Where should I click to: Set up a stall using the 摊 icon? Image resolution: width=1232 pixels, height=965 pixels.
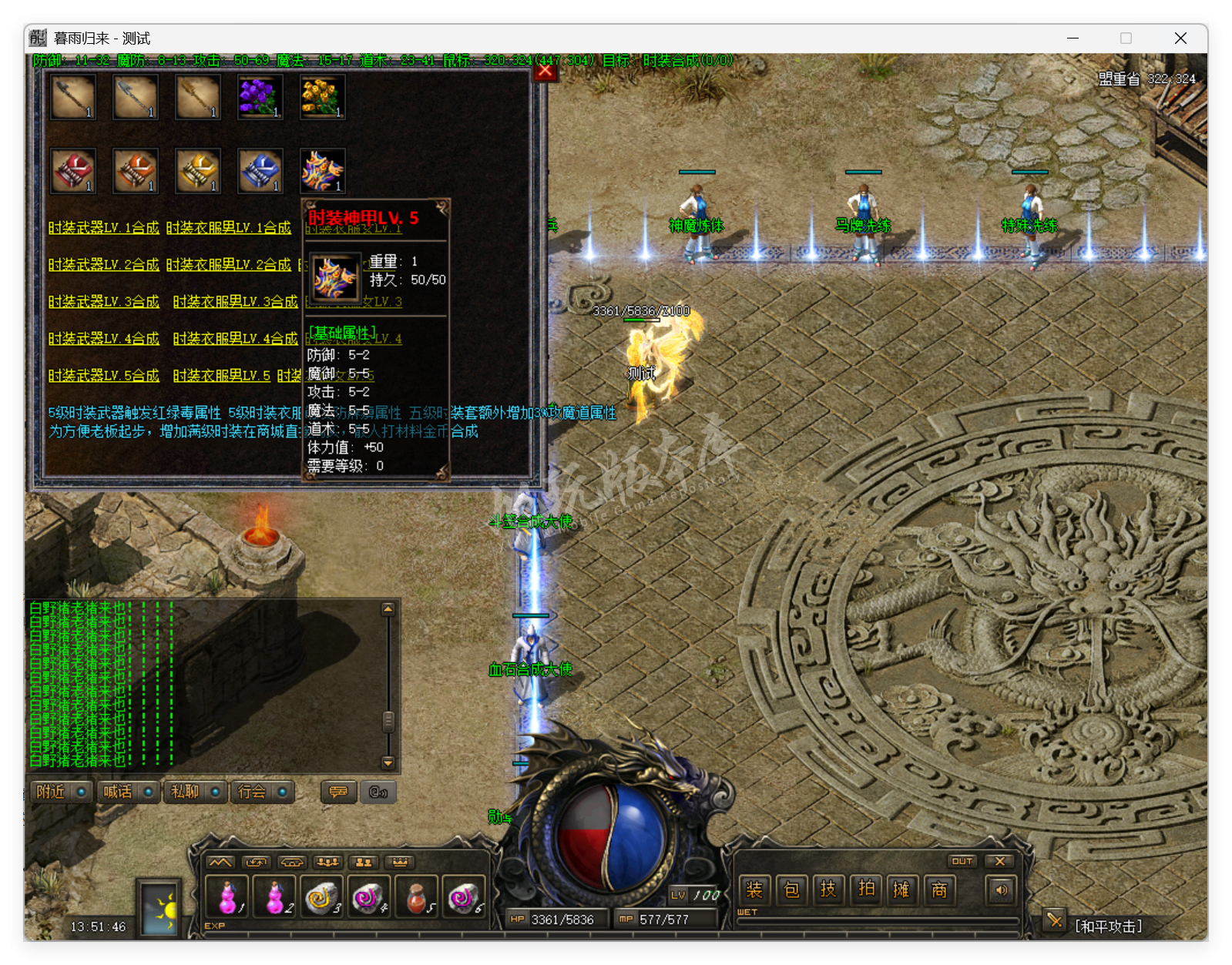click(902, 890)
